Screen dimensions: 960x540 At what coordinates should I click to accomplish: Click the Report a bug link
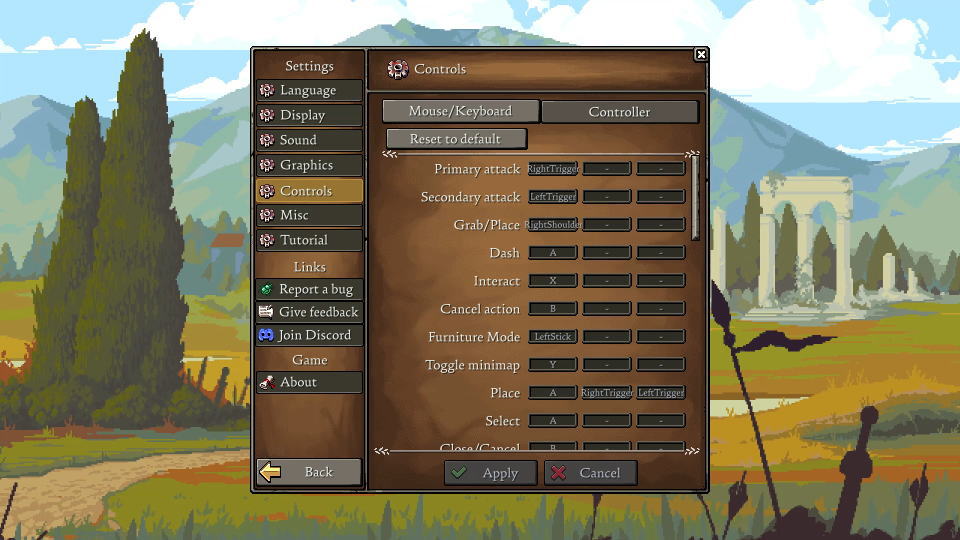309,289
